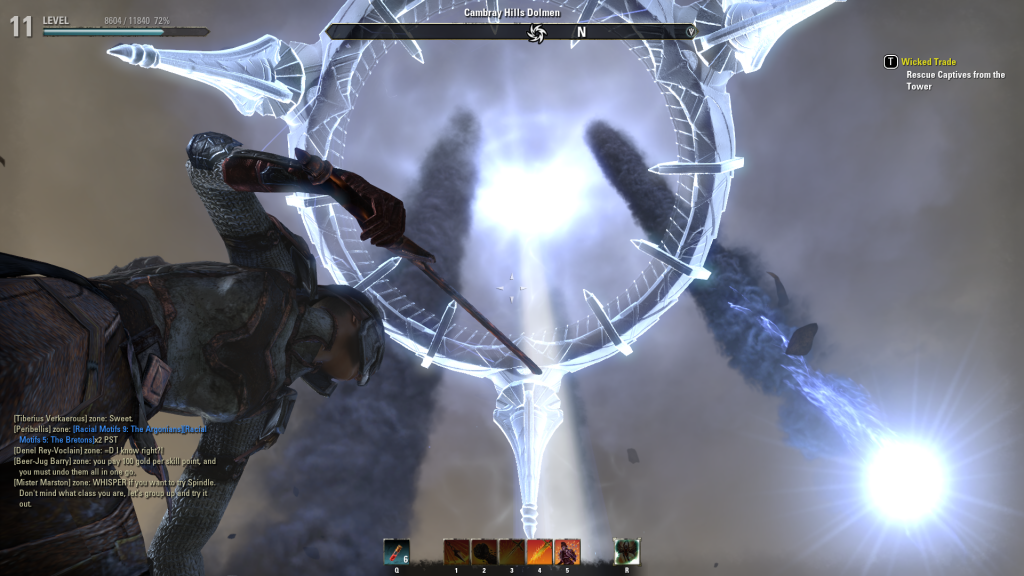Viewport: 1024px width, 576px height.
Task: Activate the purple hooded figure ability
Action: click(x=567, y=551)
